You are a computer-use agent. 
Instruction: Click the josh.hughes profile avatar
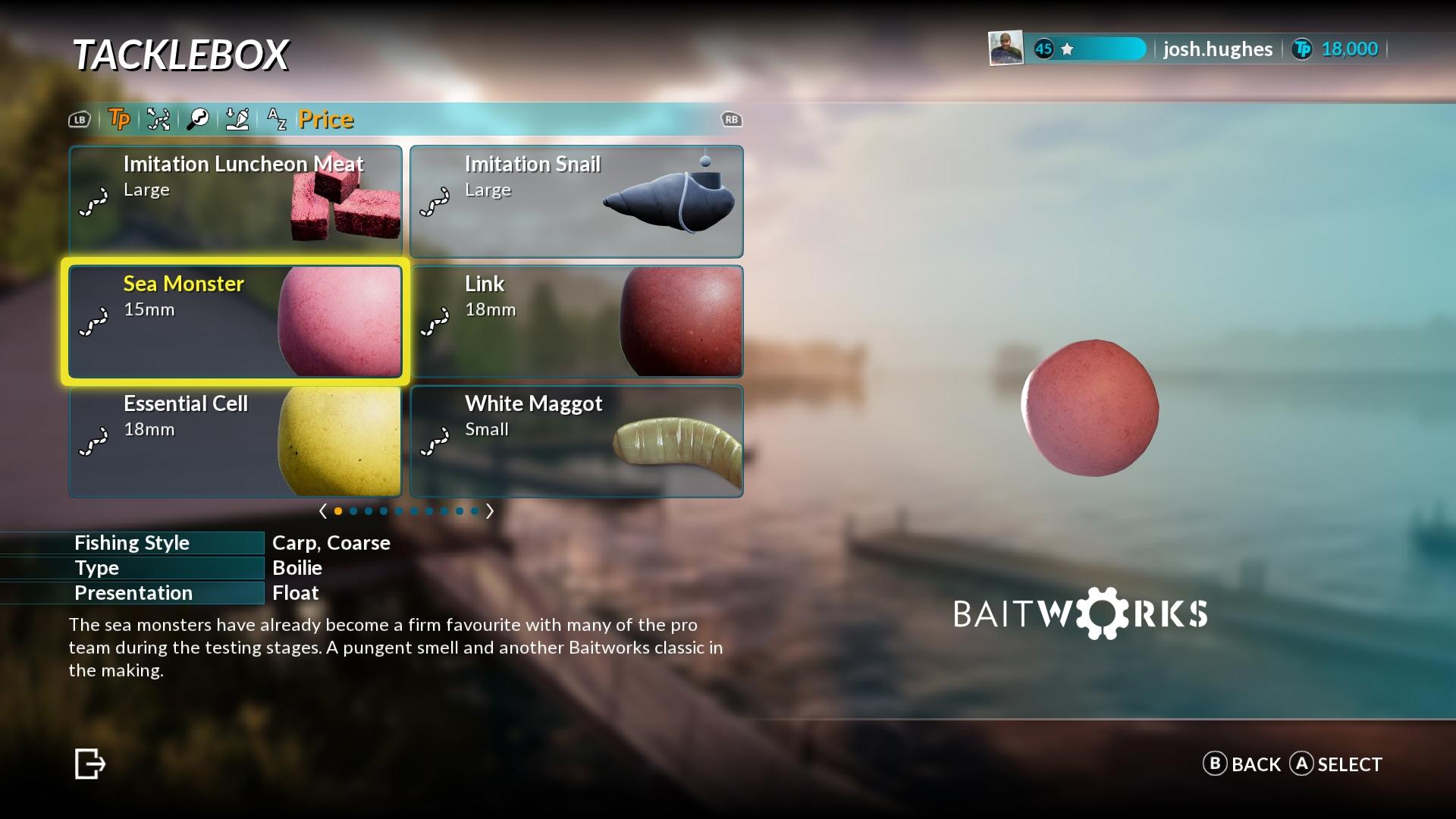pos(1005,49)
